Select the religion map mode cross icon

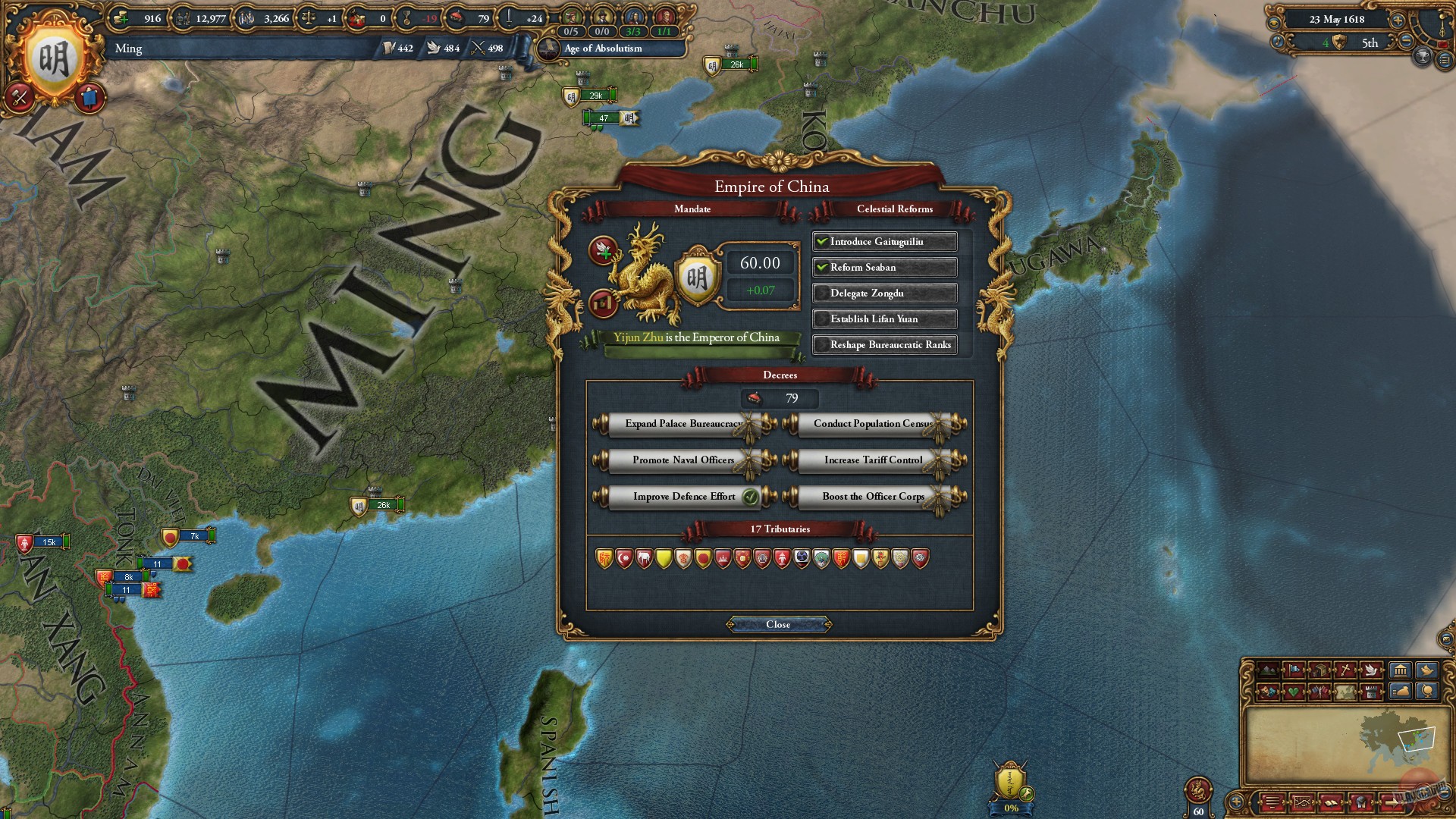(1345, 670)
